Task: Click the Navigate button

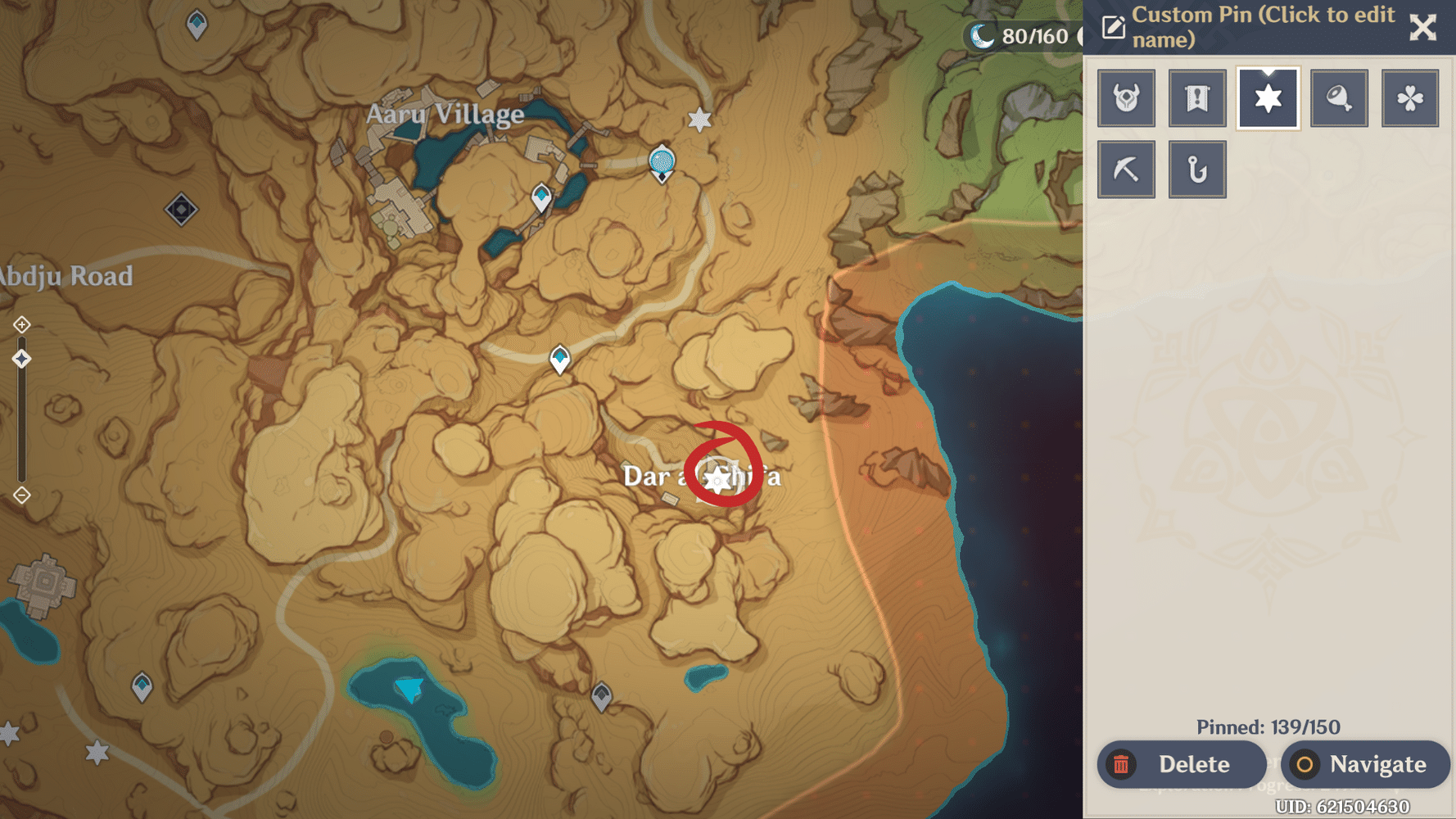Action: click(1364, 764)
